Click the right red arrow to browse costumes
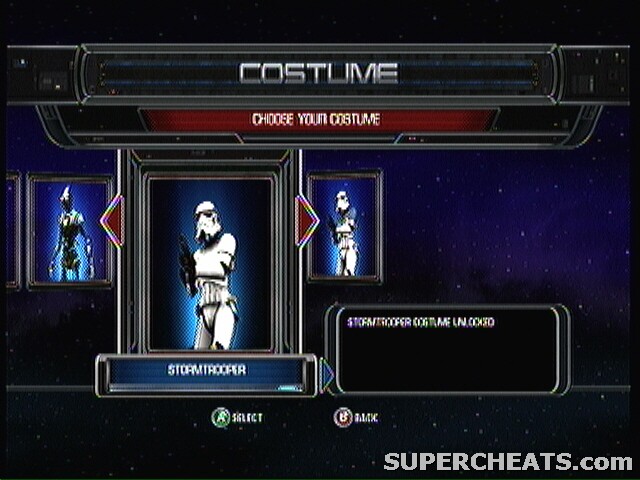 coord(307,219)
